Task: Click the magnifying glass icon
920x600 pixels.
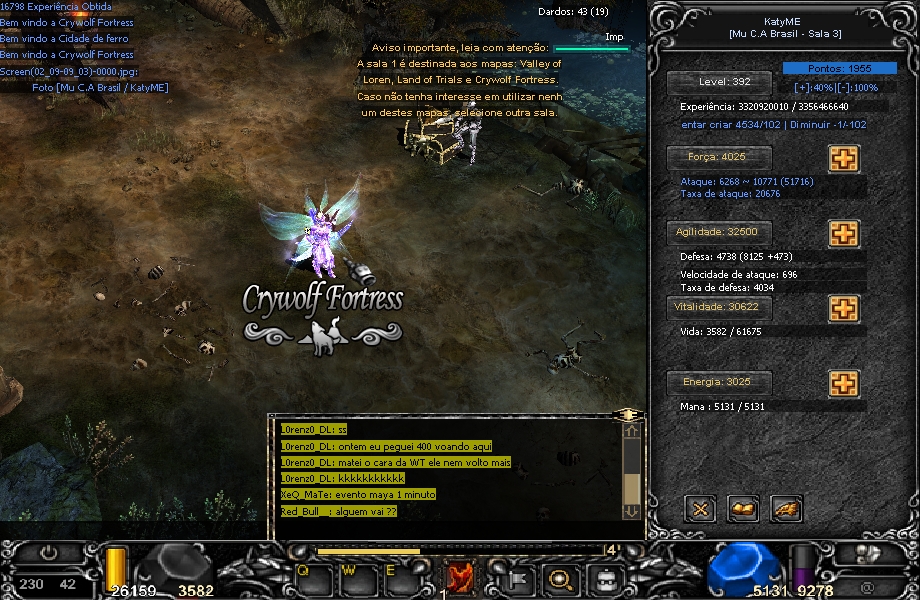Action: [561, 578]
